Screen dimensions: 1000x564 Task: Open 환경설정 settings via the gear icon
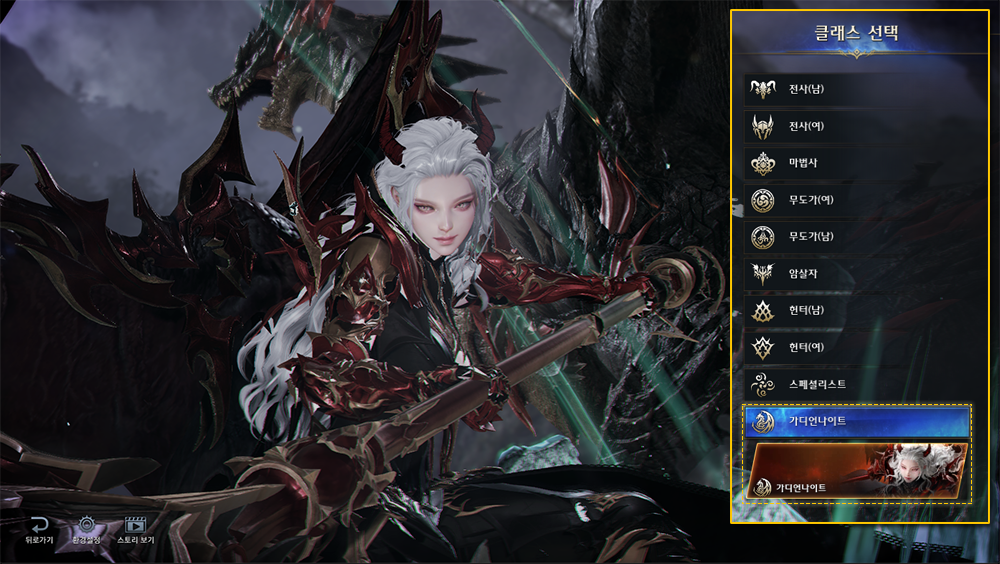pos(86,529)
